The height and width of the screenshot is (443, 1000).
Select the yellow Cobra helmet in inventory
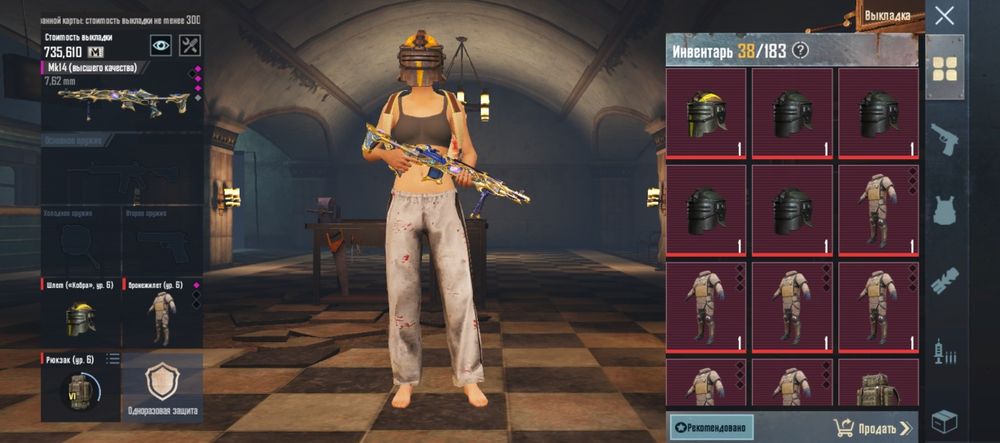706,114
